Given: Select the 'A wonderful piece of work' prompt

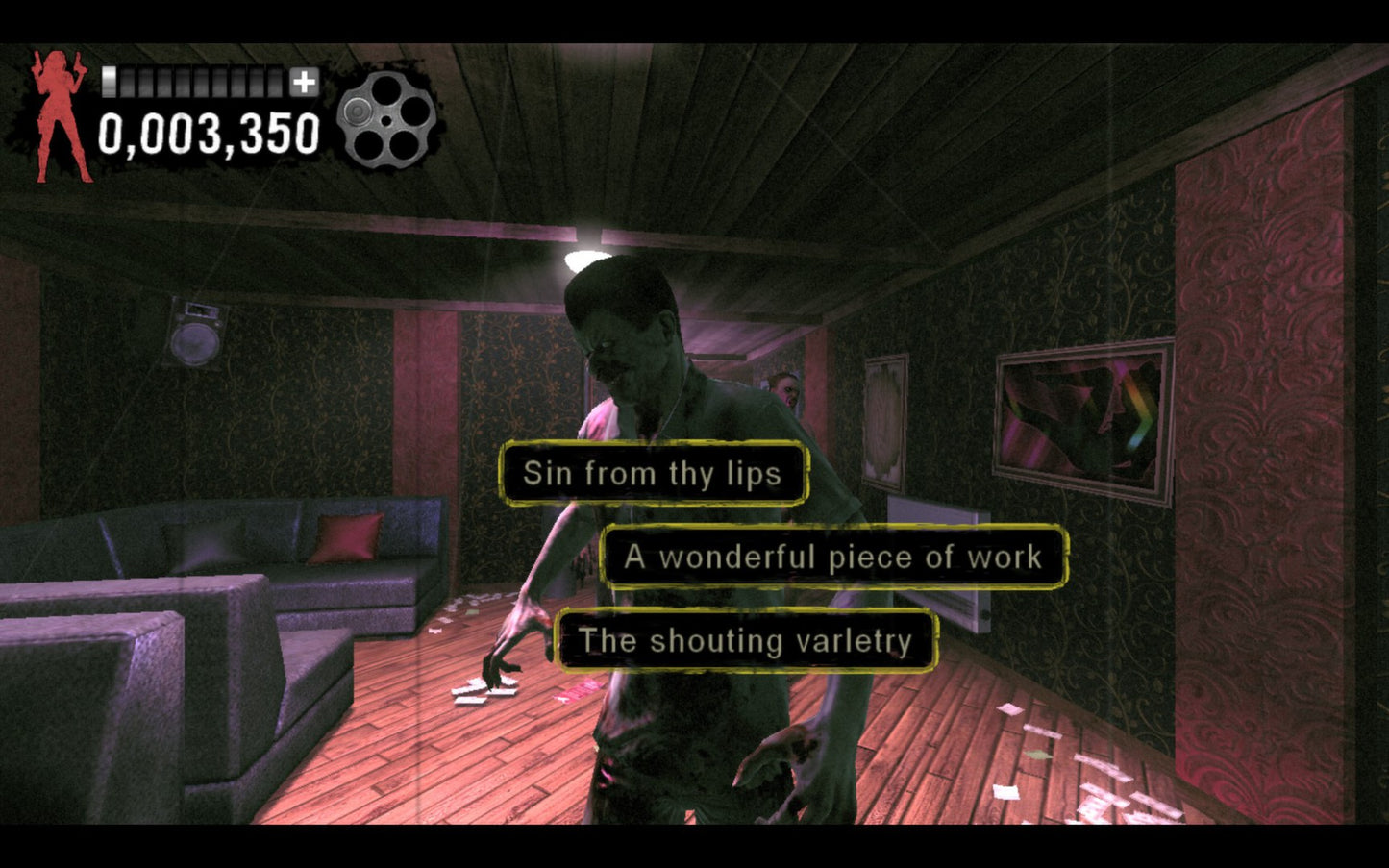Looking at the screenshot, I should (832, 557).
